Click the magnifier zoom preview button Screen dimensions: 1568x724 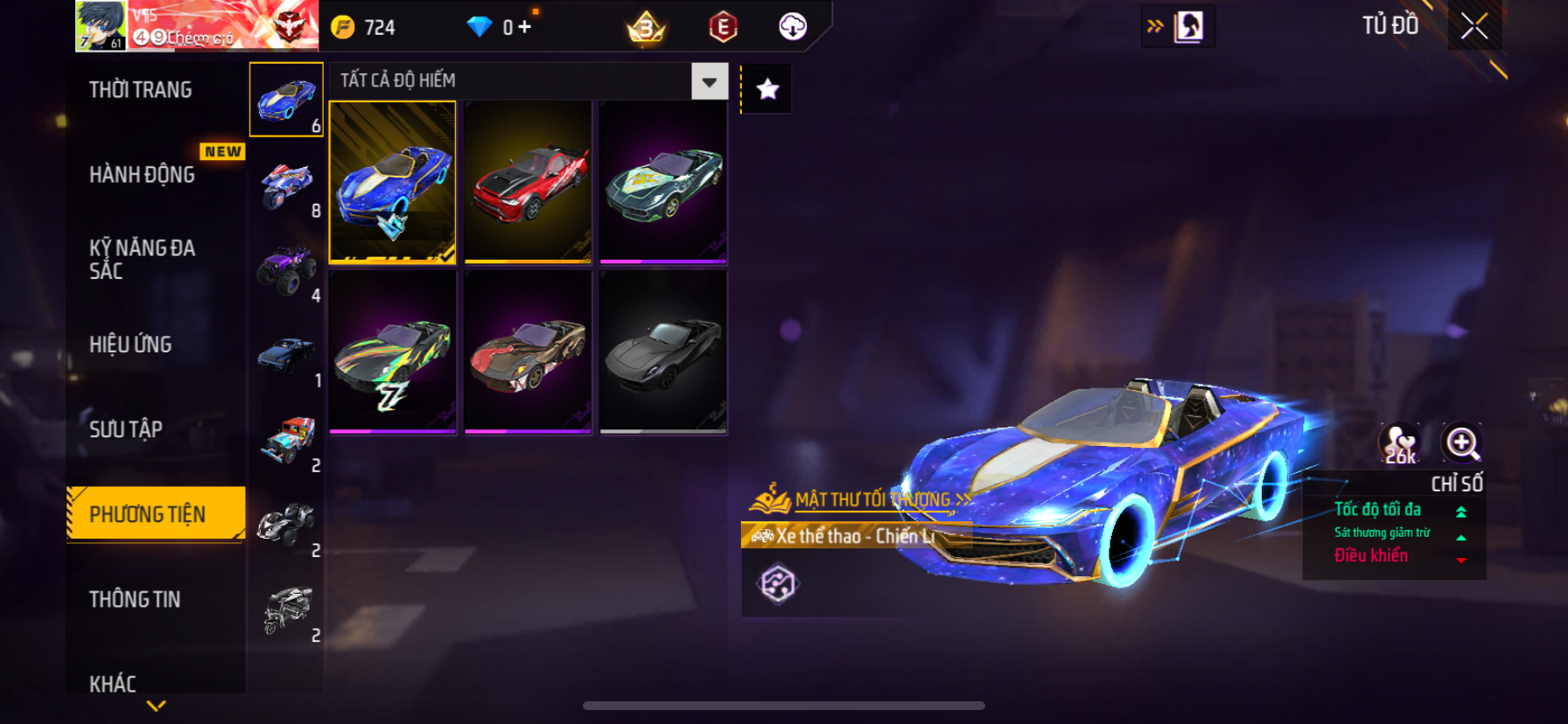pos(1462,443)
